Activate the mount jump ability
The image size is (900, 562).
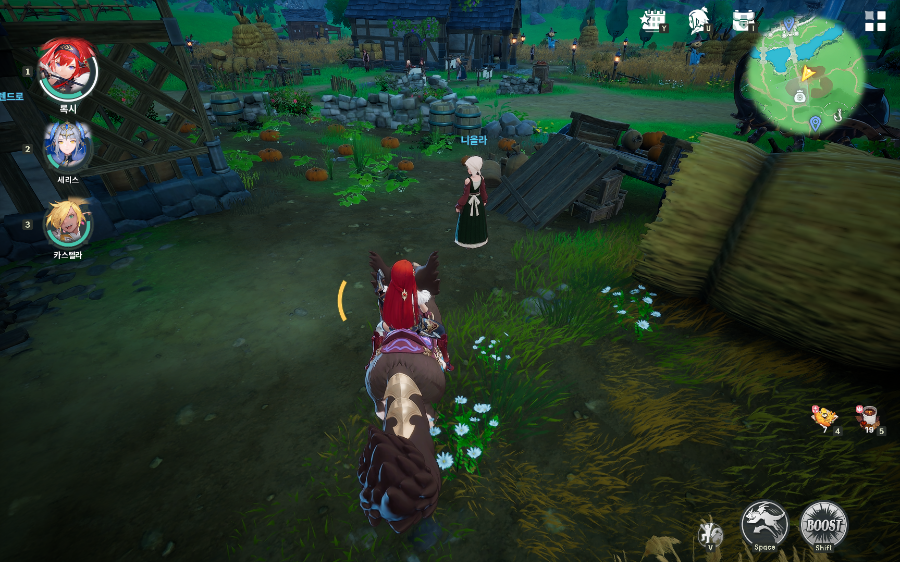tap(764, 523)
